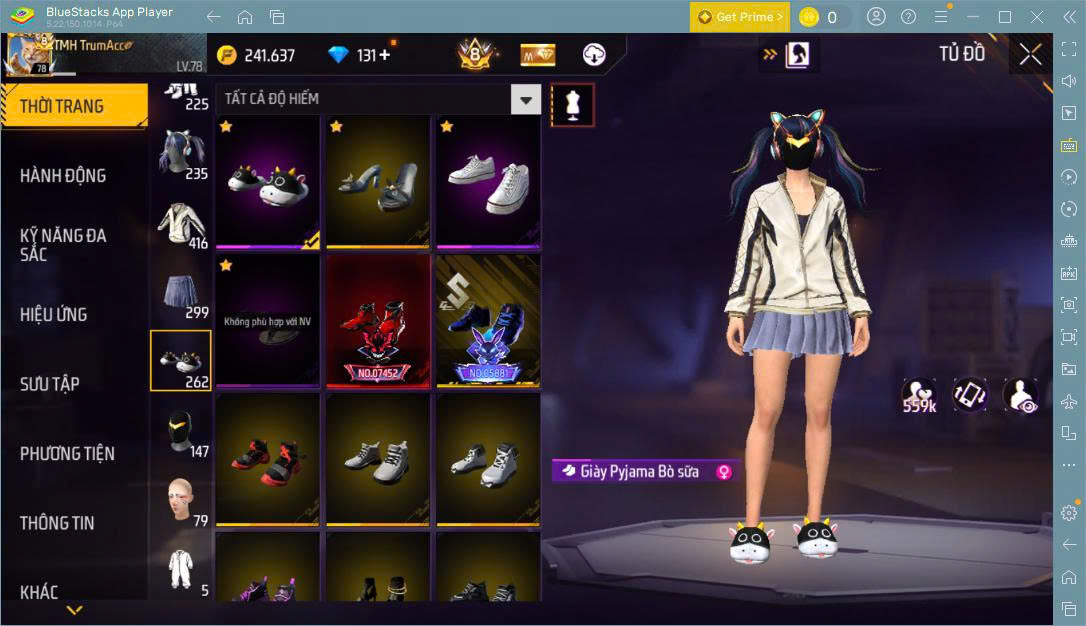Image resolution: width=1086 pixels, height=626 pixels.
Task: Choose the white sneakers item
Action: coord(488,181)
